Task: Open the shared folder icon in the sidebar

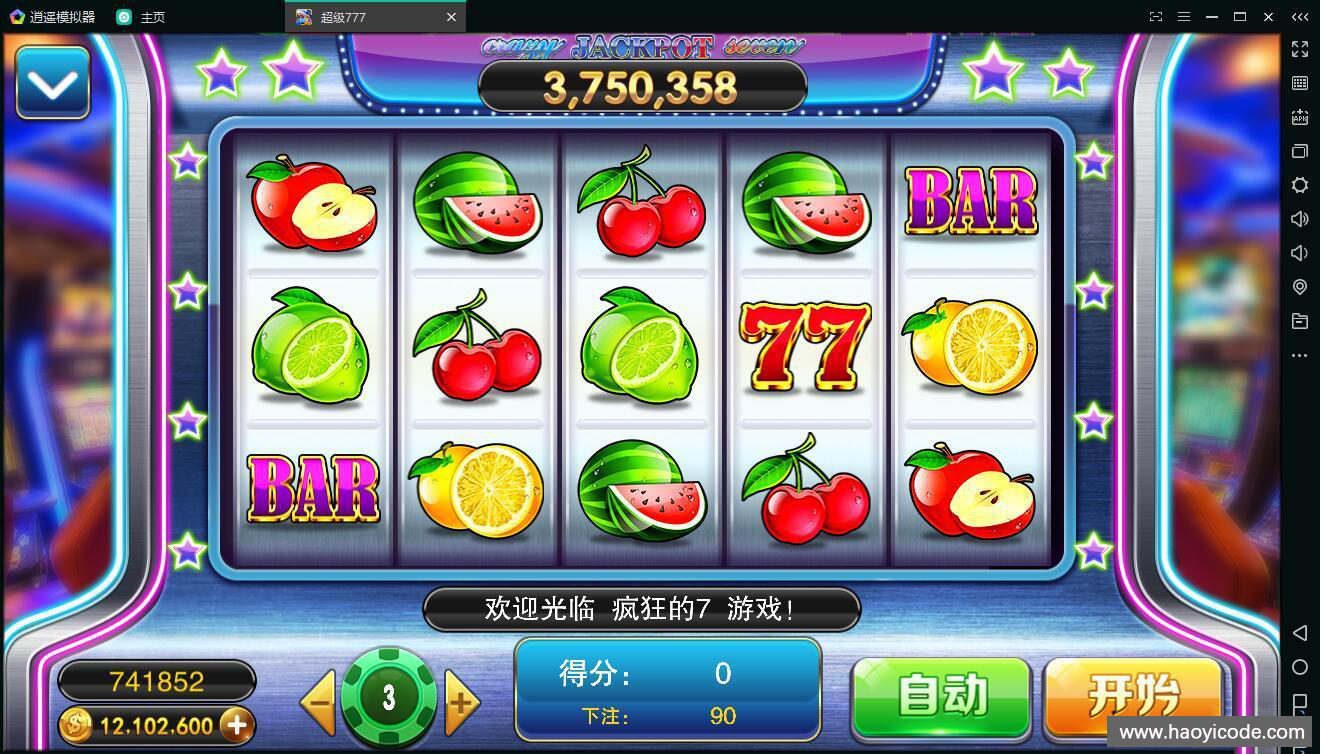Action: coord(1300,321)
